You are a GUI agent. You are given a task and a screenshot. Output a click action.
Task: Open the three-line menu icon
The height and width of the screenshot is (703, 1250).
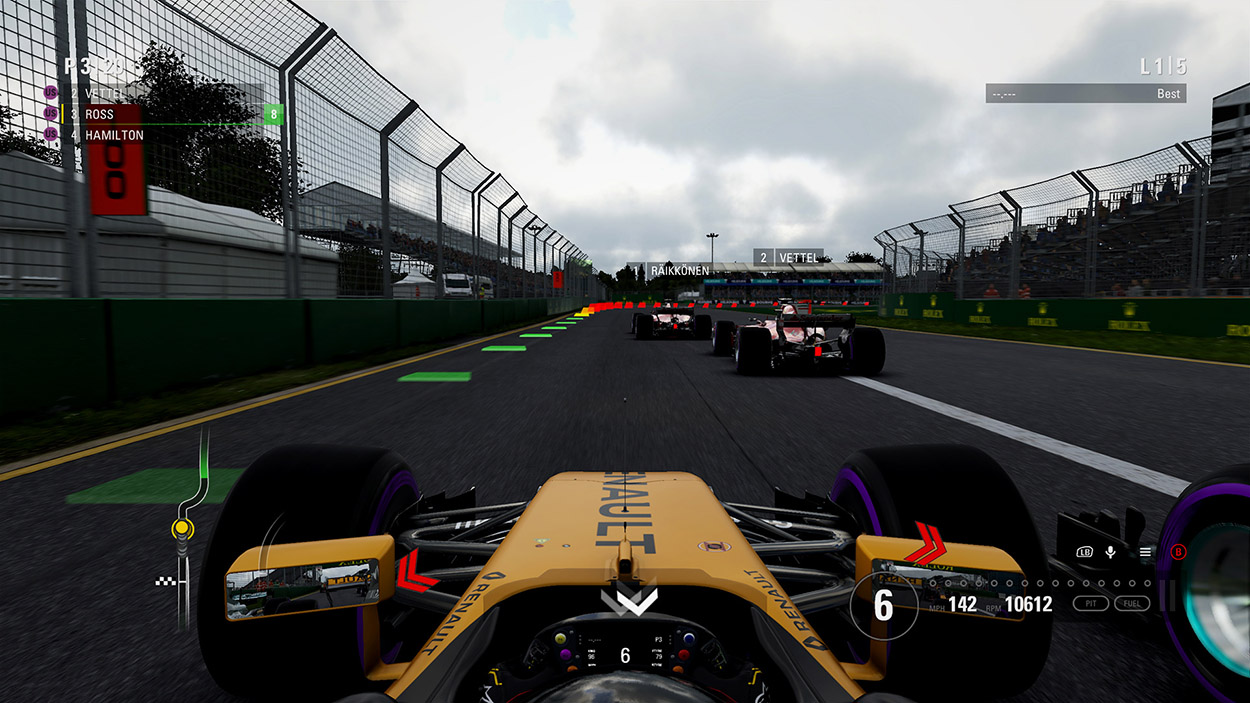click(1145, 552)
